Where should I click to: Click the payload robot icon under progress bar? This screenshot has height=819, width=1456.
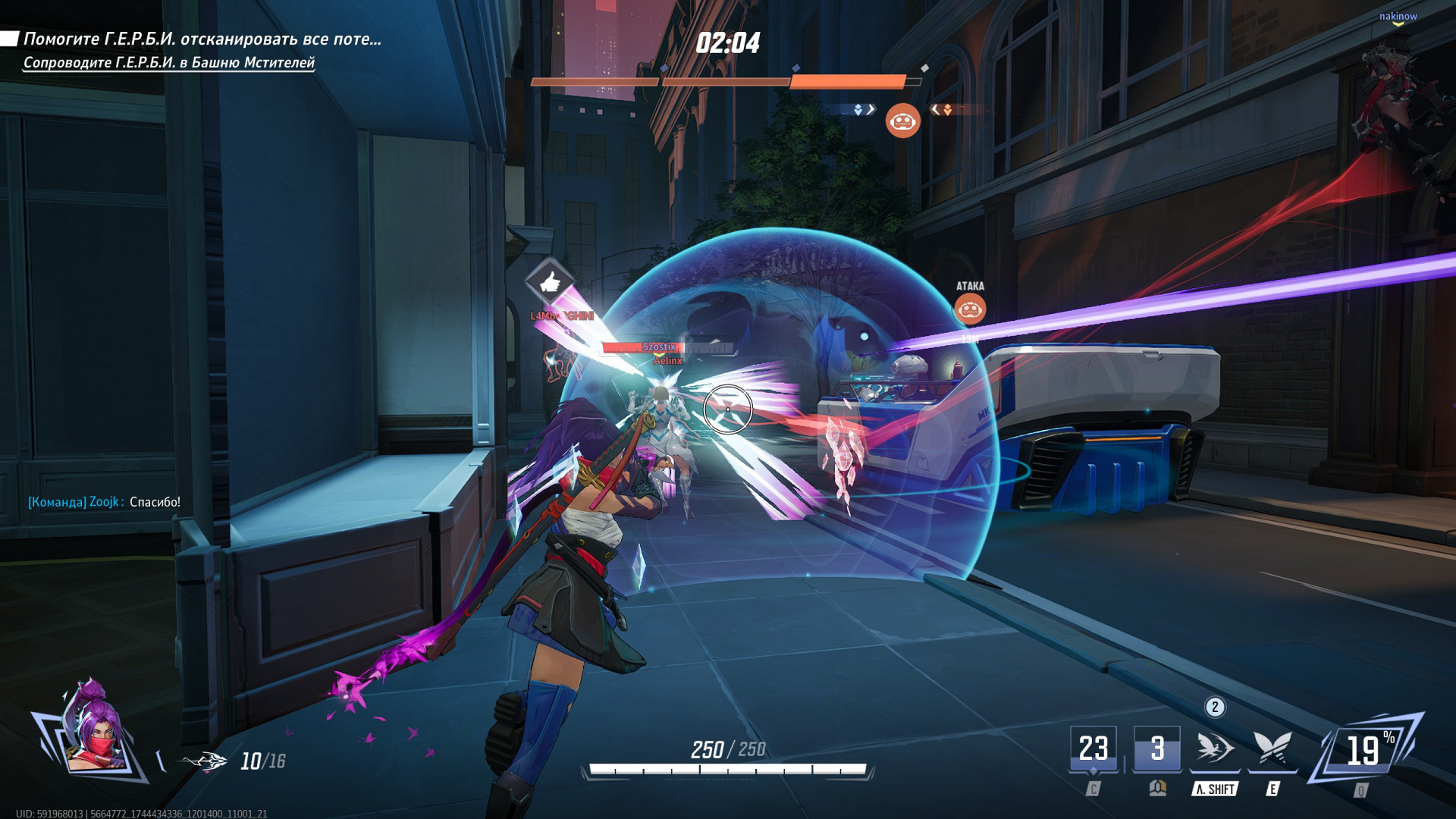click(902, 121)
